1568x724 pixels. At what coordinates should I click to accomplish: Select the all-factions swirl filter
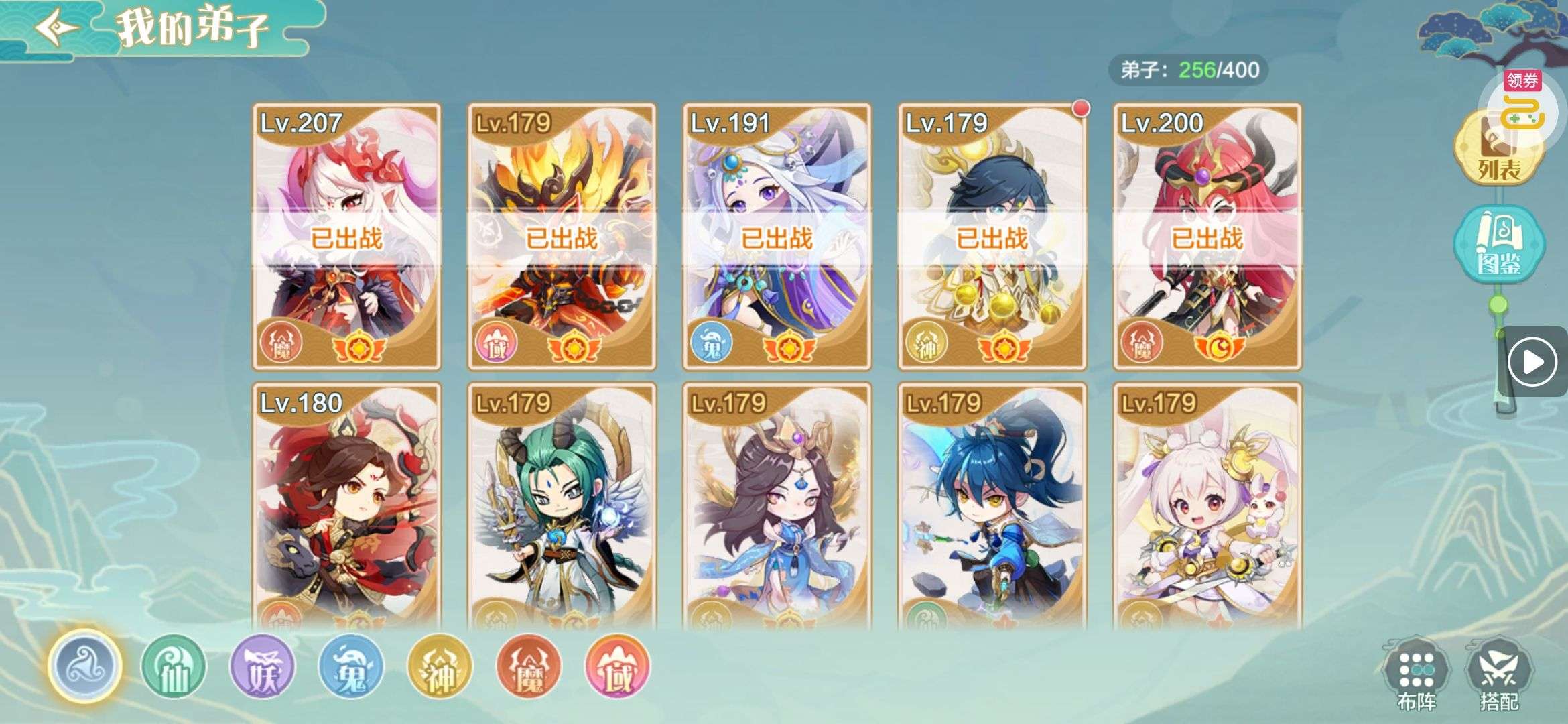tap(84, 666)
